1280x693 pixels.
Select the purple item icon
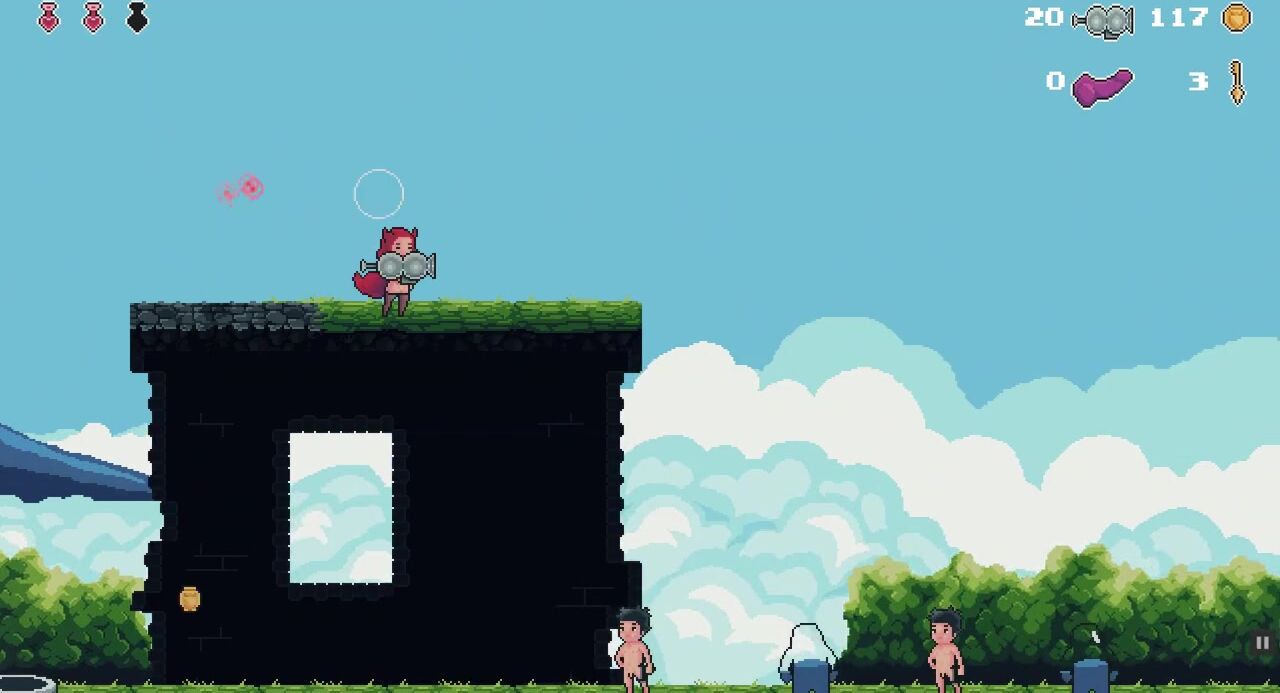point(1102,86)
